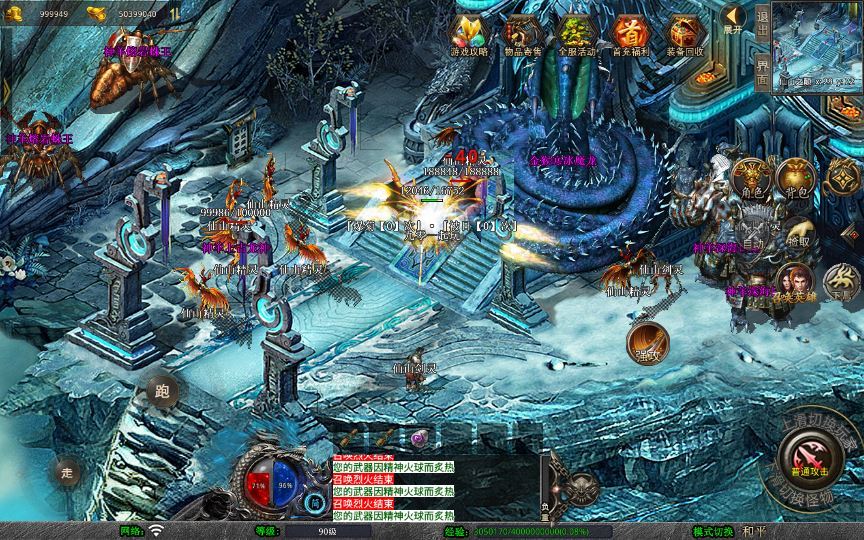Click the 展开 expand arrow button
The height and width of the screenshot is (540, 864).
pyautogui.click(x=734, y=18)
